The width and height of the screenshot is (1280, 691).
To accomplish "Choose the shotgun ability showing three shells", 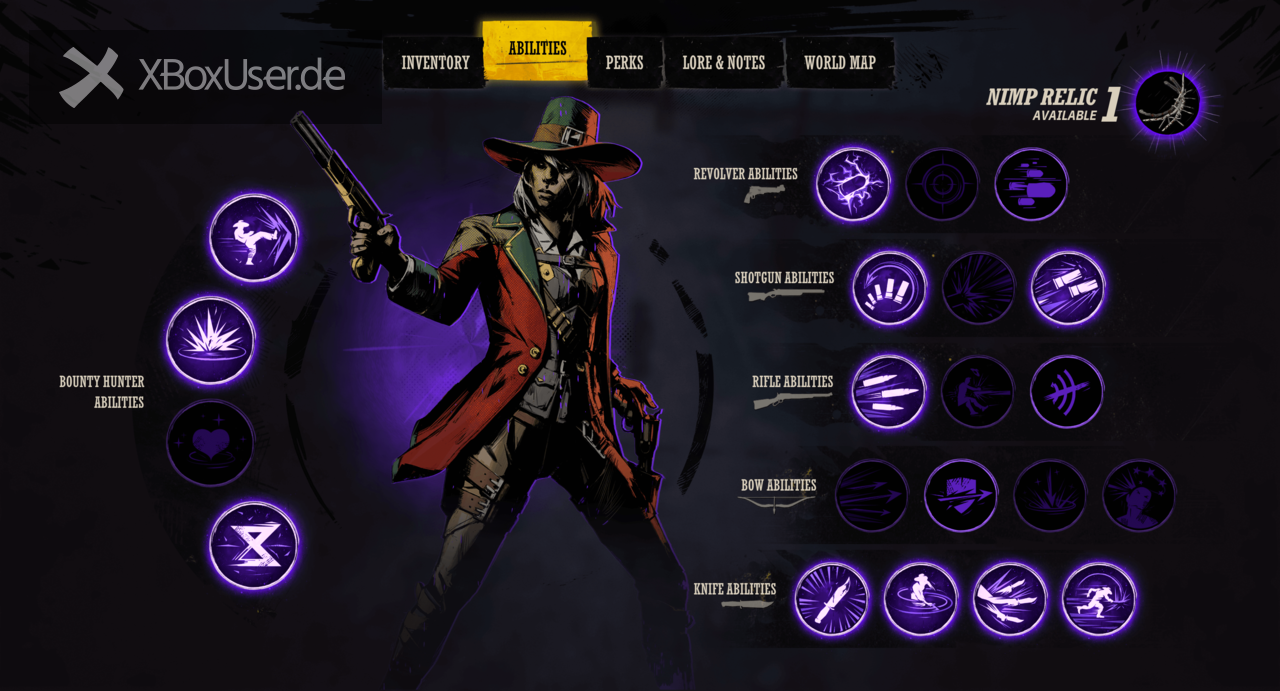I will click(889, 288).
